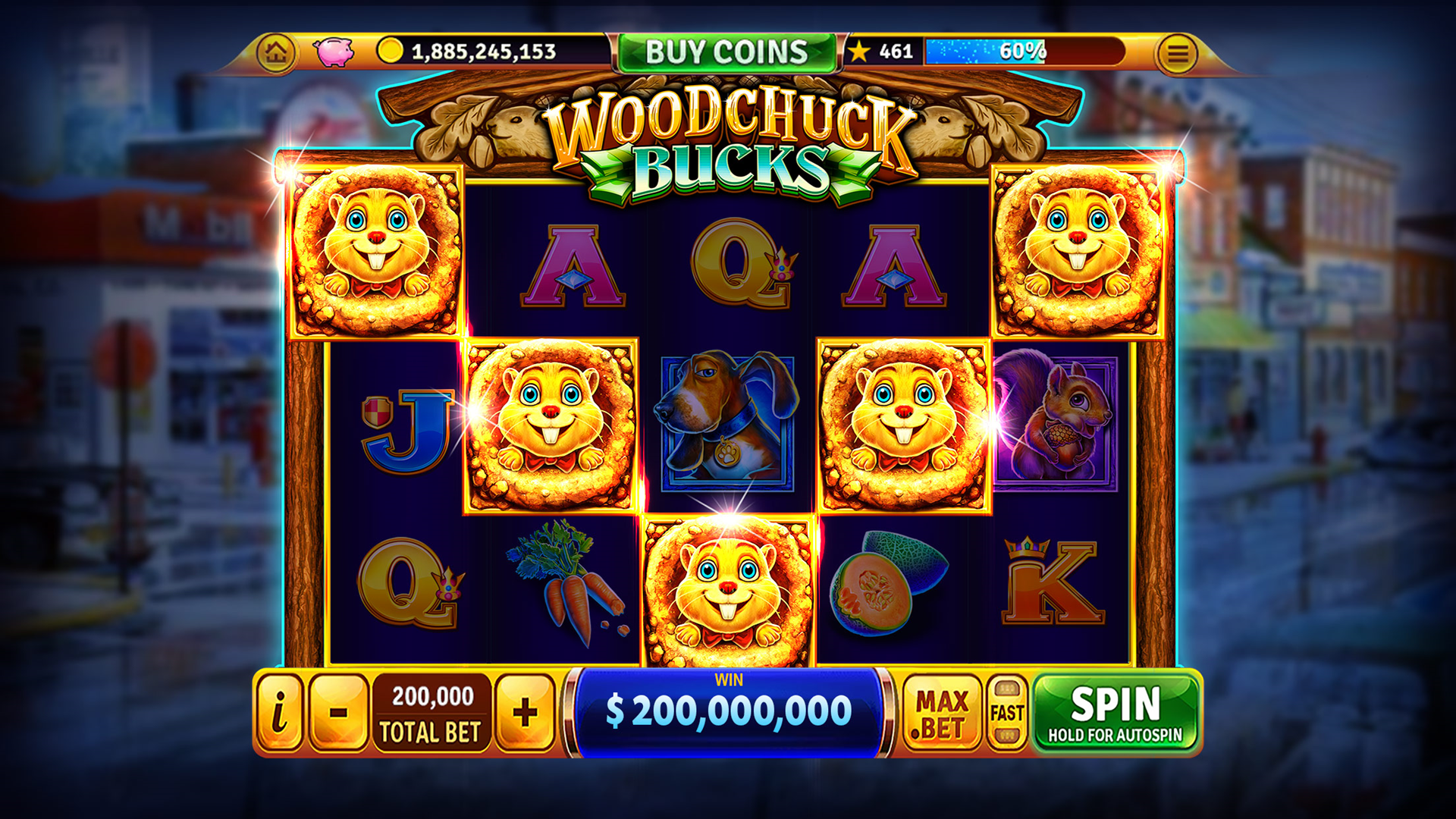1456x819 pixels.
Task: Open the pink piggy bank
Action: point(334,52)
